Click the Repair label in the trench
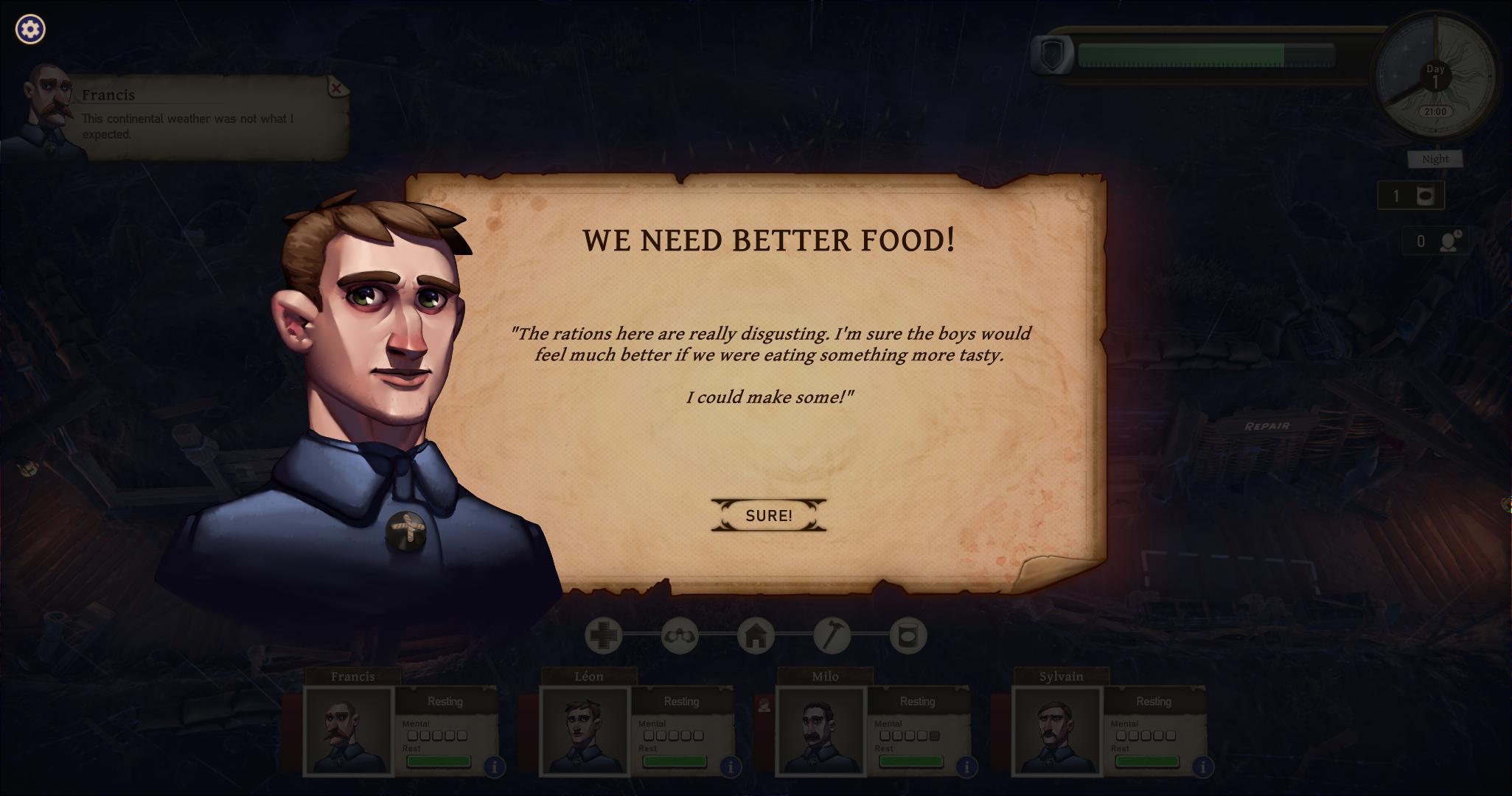 point(1267,426)
